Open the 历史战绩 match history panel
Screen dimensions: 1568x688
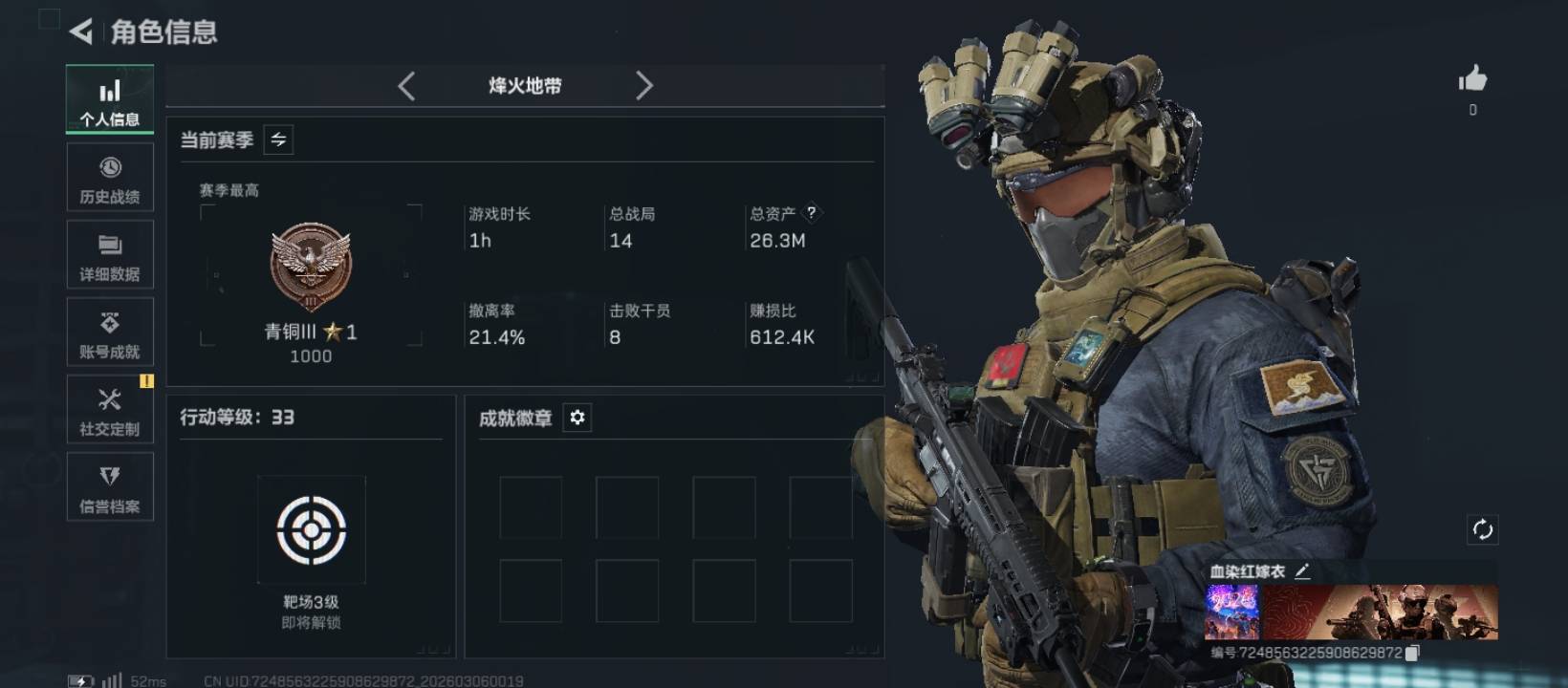tap(109, 177)
